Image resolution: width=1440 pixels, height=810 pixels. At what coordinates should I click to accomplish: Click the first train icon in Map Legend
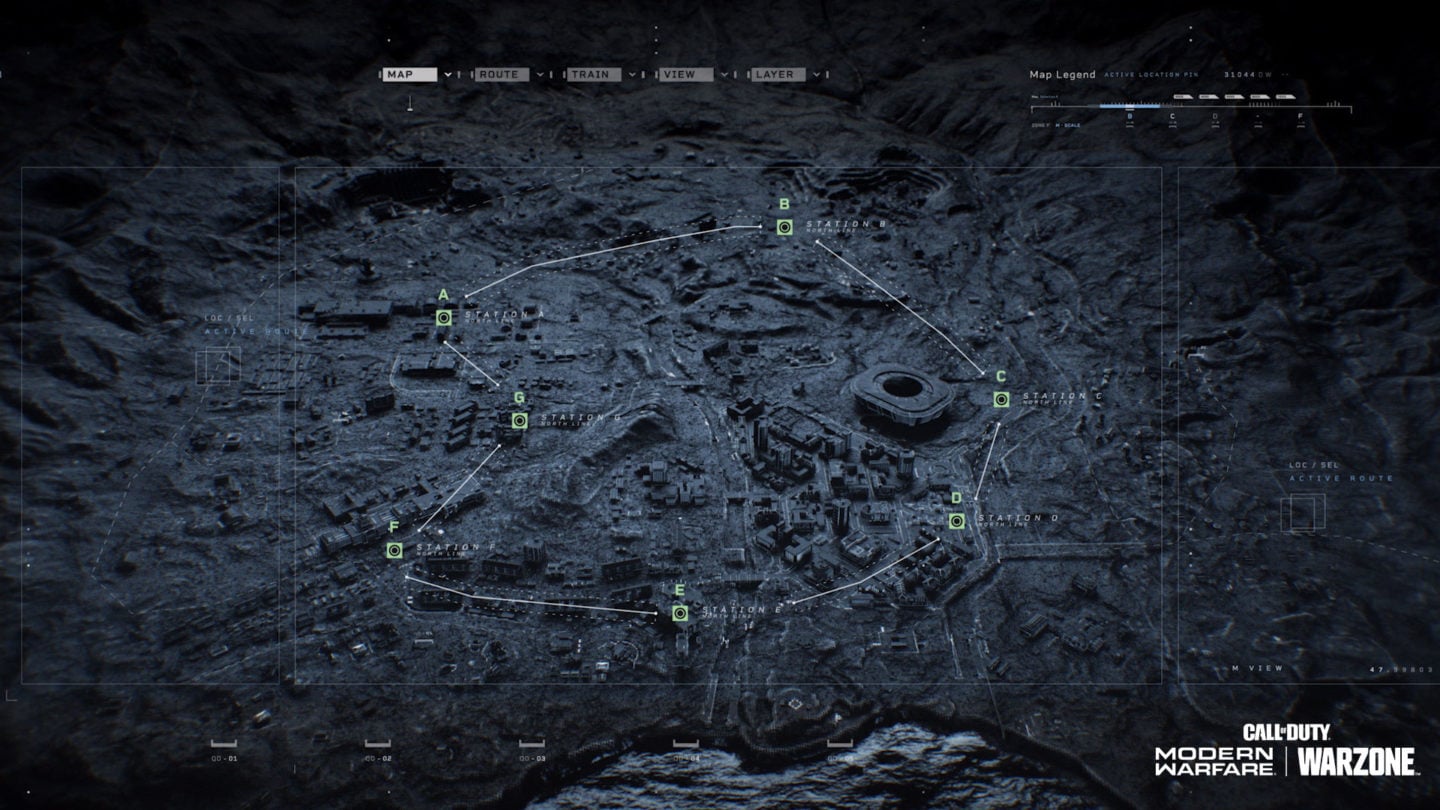(1183, 96)
